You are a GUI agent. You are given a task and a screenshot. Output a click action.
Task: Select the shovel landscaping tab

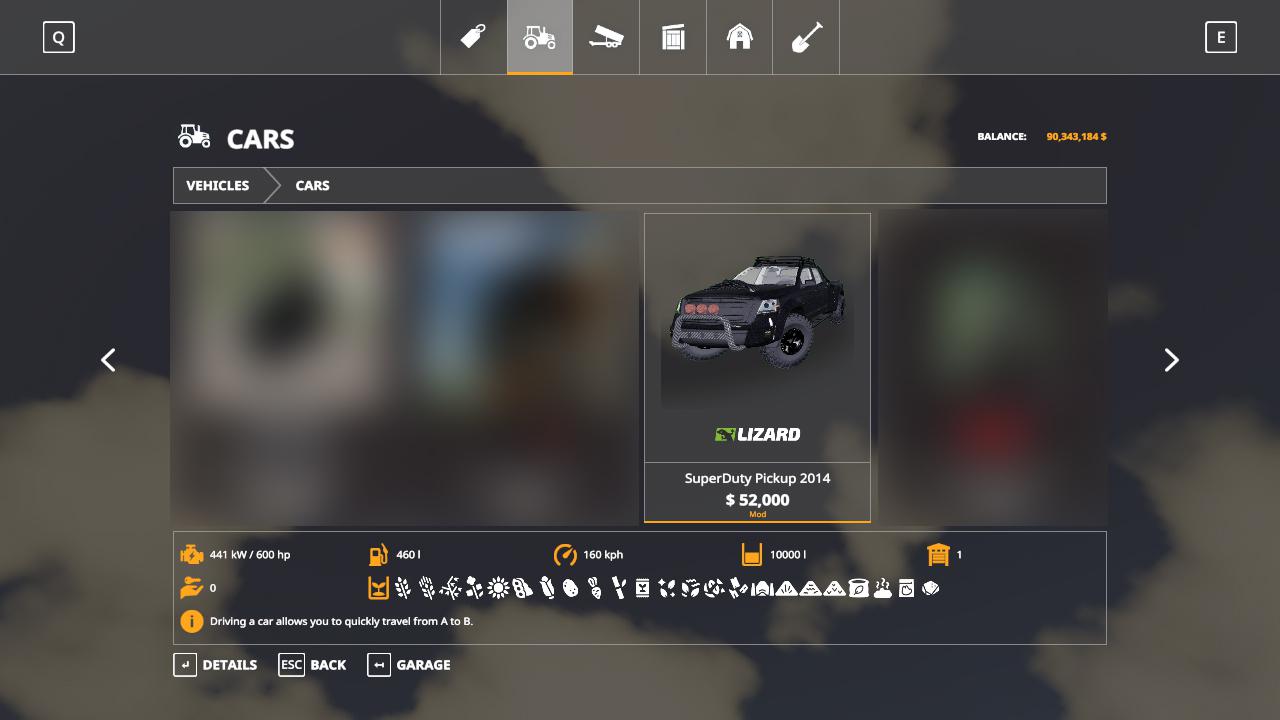(806, 37)
